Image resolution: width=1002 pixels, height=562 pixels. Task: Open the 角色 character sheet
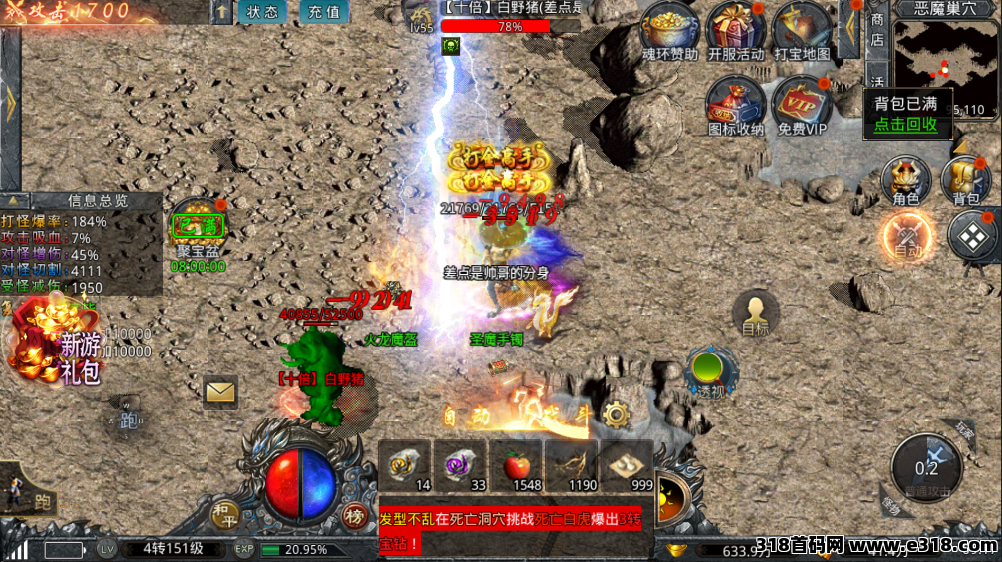(x=905, y=180)
